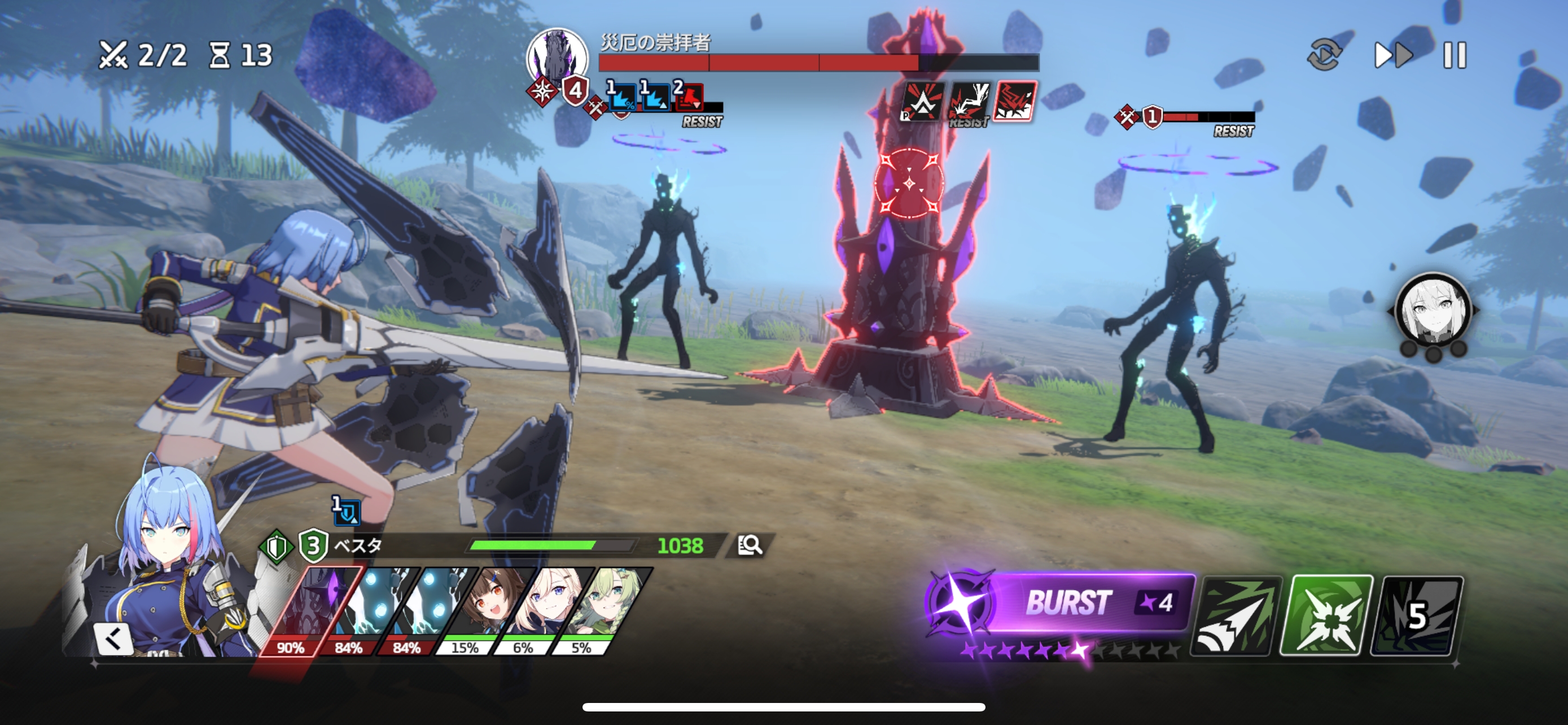Click the red target reticle on the tower
The image size is (1568, 725).
pos(909,182)
